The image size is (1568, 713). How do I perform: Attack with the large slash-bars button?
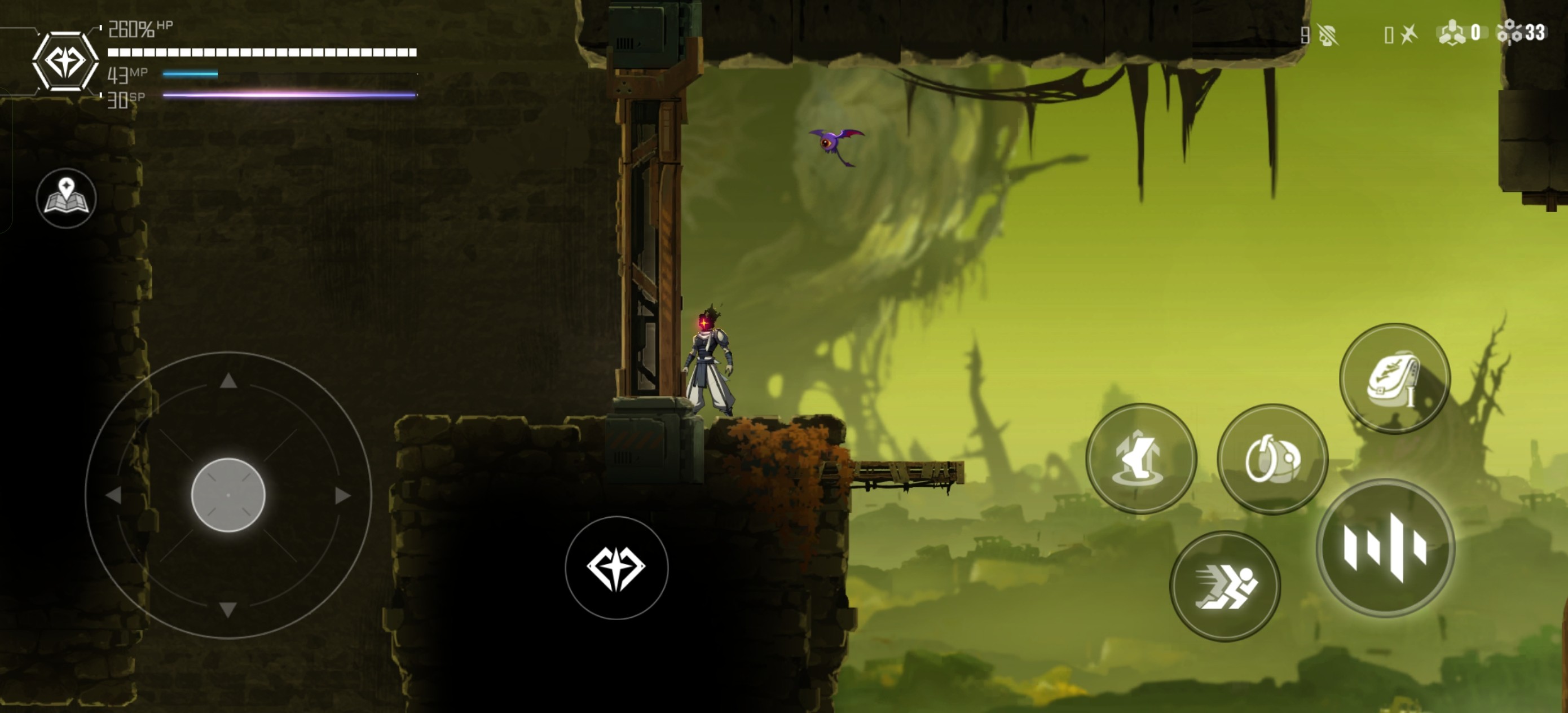point(1385,548)
